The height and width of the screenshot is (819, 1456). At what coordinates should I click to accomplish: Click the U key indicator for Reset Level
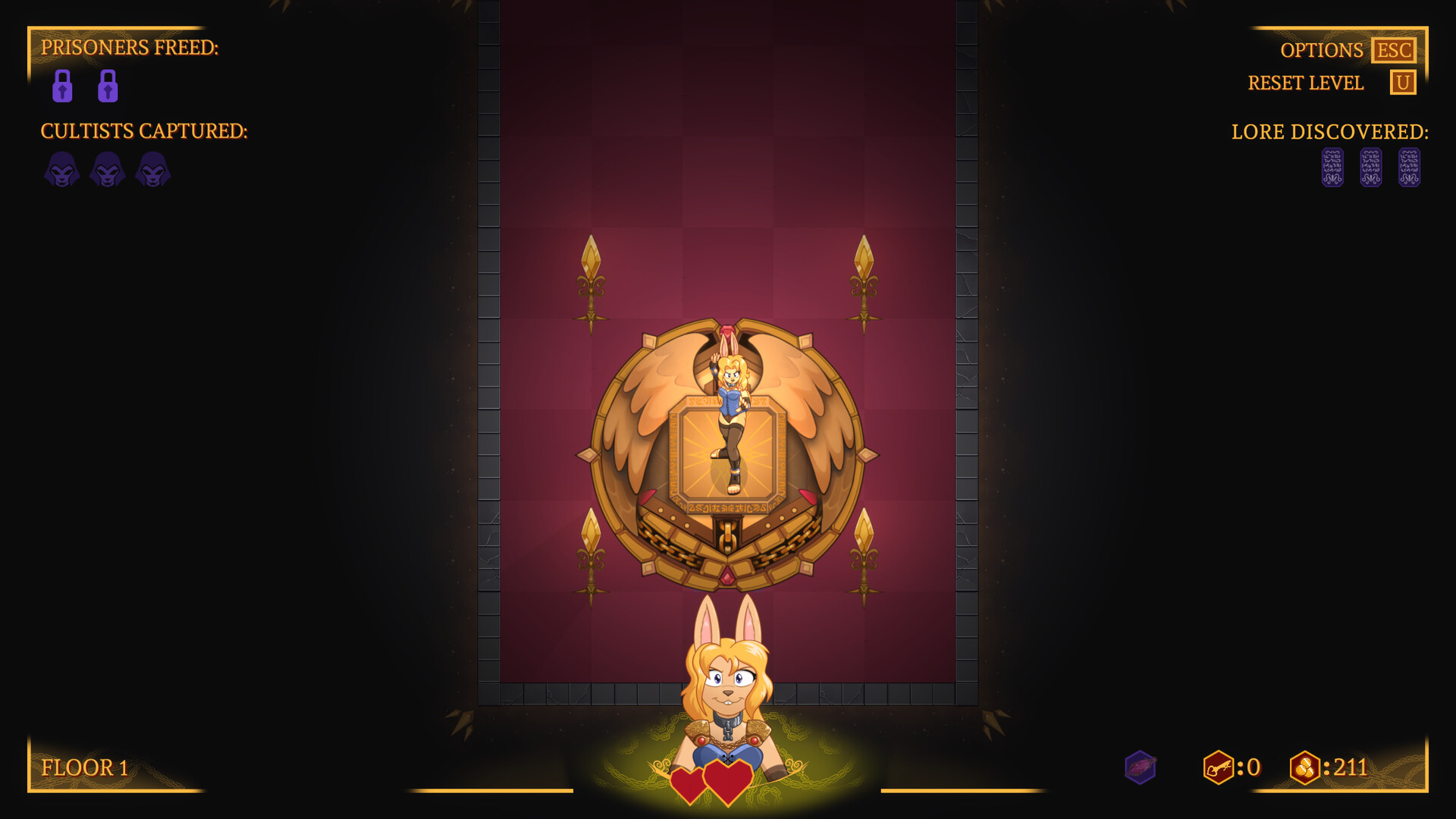click(1404, 83)
